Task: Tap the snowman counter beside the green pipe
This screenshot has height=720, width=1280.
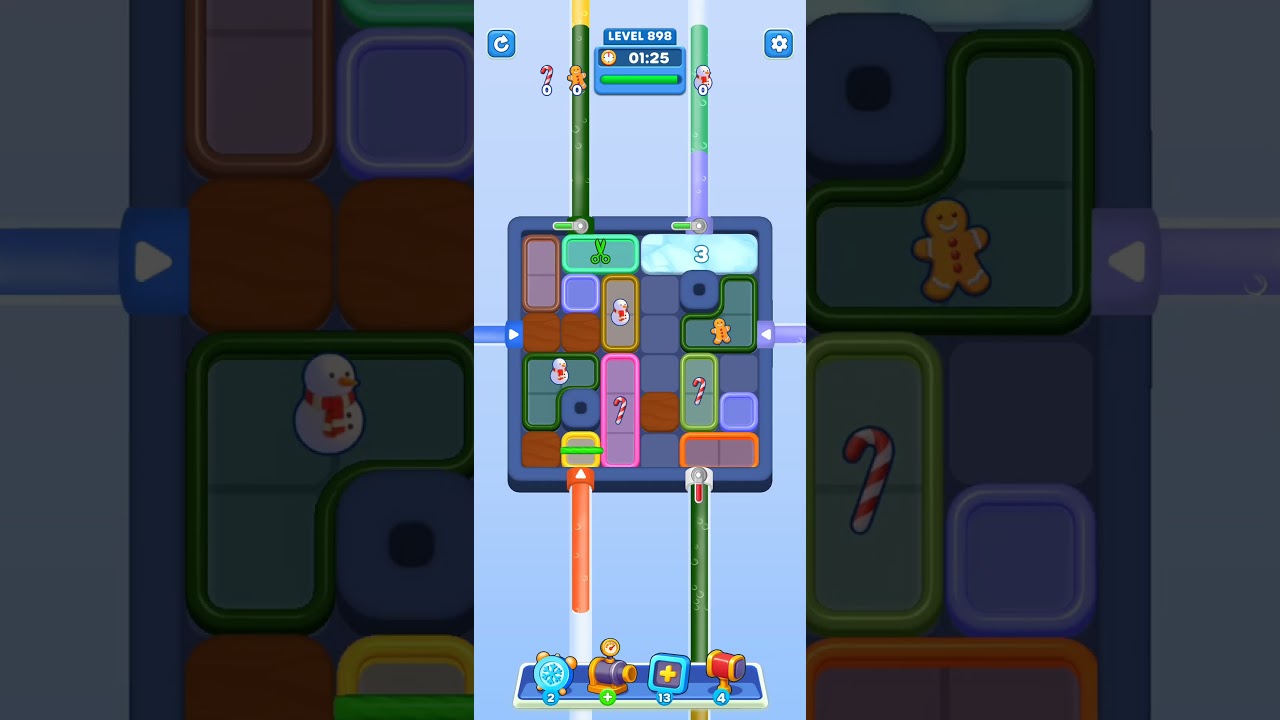Action: tap(704, 78)
